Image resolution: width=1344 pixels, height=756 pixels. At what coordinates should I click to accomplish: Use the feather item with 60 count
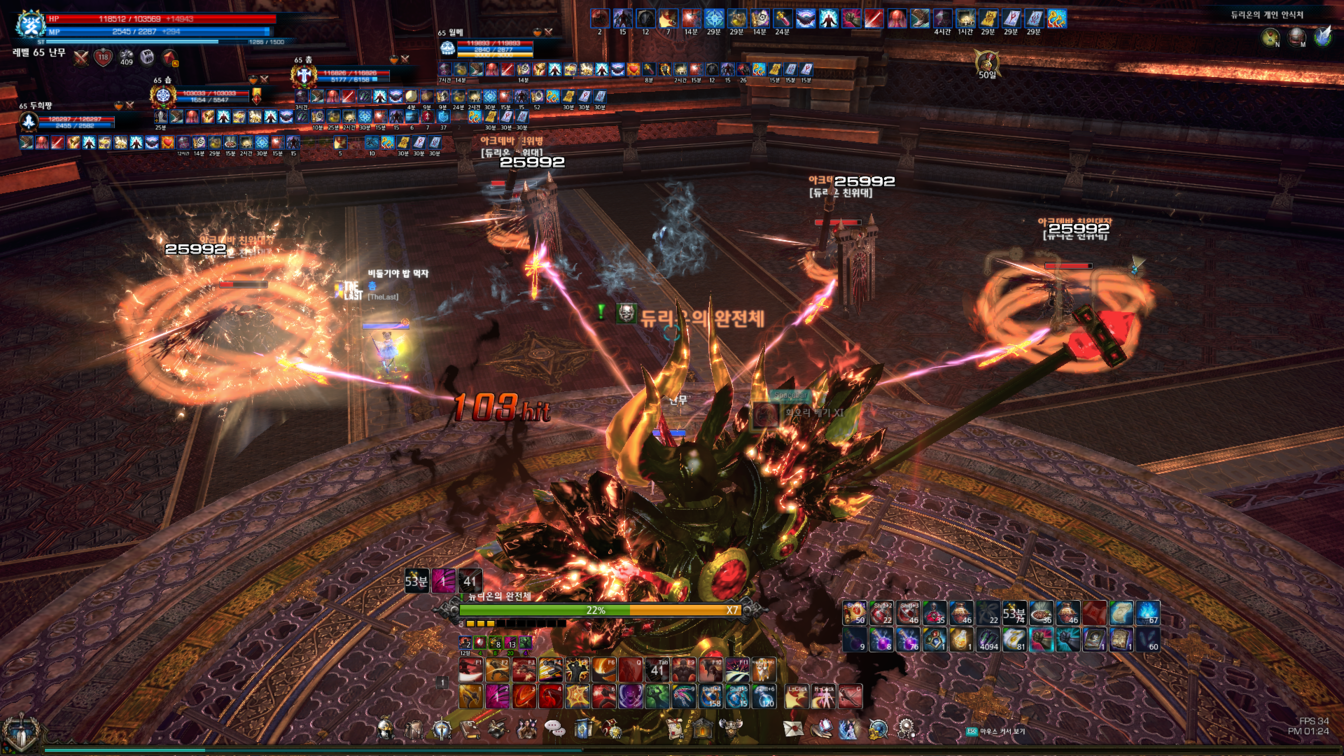1148,638
